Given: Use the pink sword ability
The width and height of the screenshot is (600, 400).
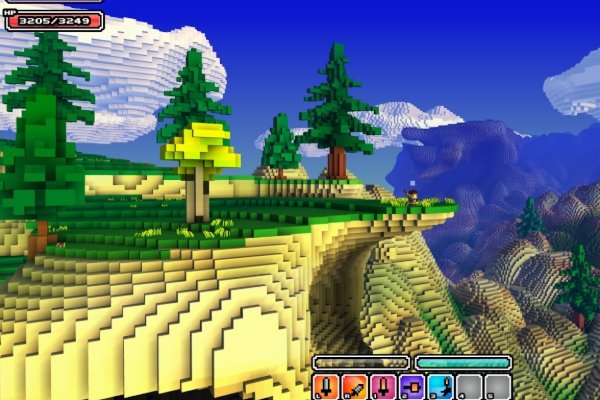Looking at the screenshot, I should coord(382,388).
